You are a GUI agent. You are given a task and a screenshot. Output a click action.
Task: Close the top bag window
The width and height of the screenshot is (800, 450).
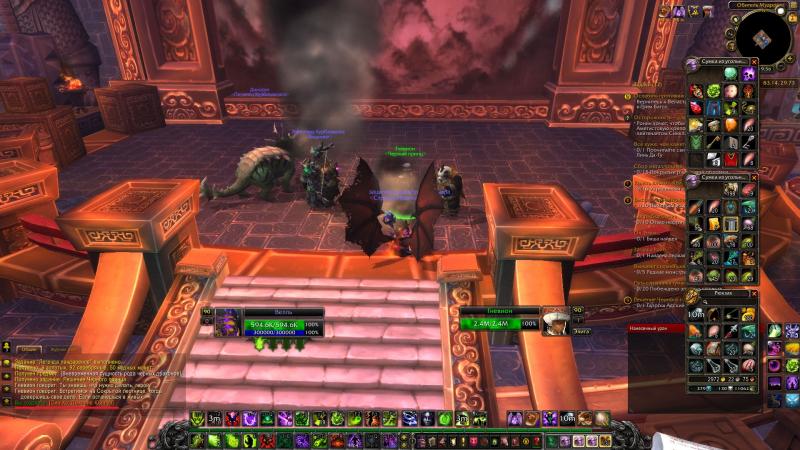(x=755, y=64)
